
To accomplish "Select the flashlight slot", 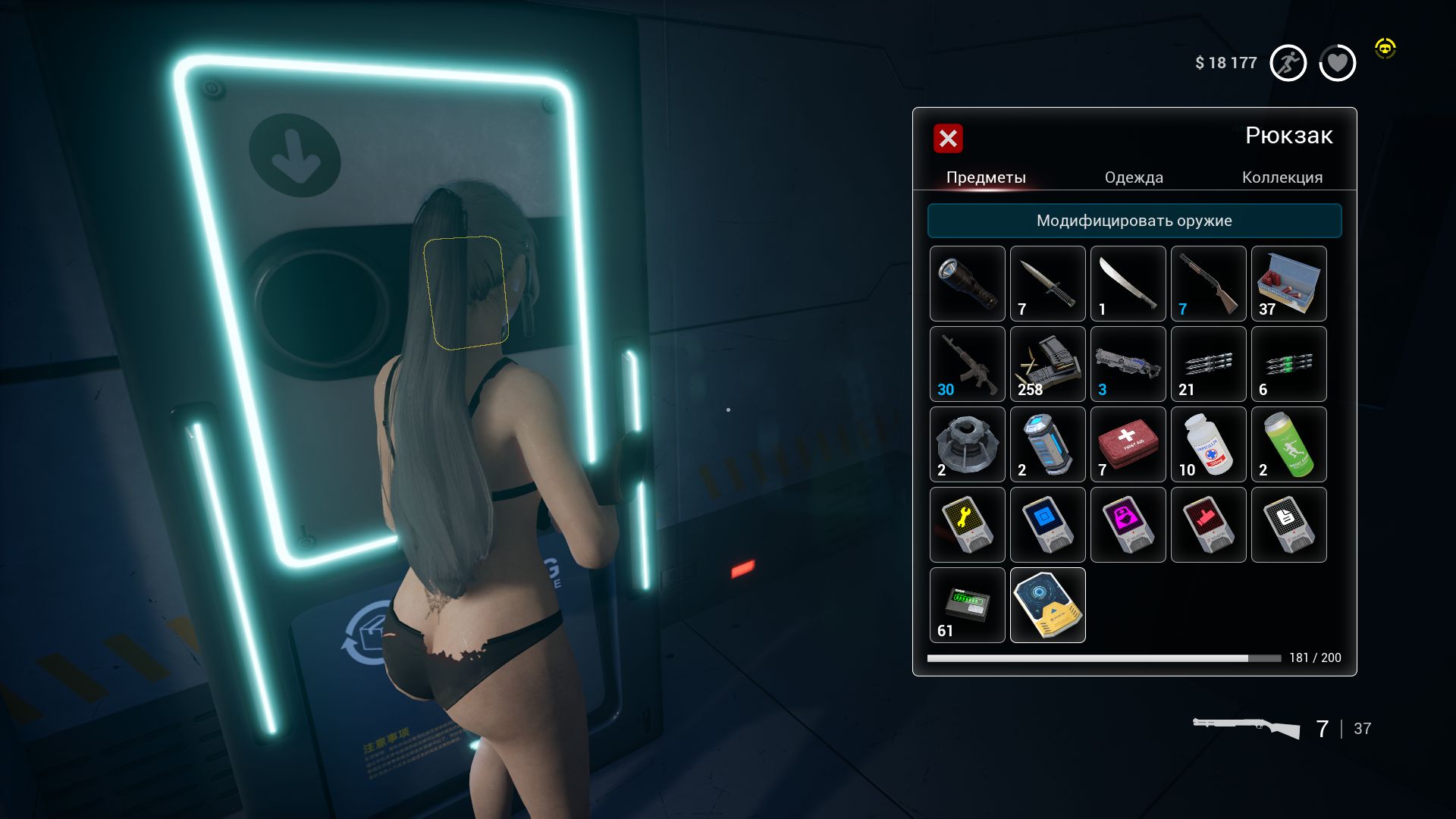I will tap(967, 284).
